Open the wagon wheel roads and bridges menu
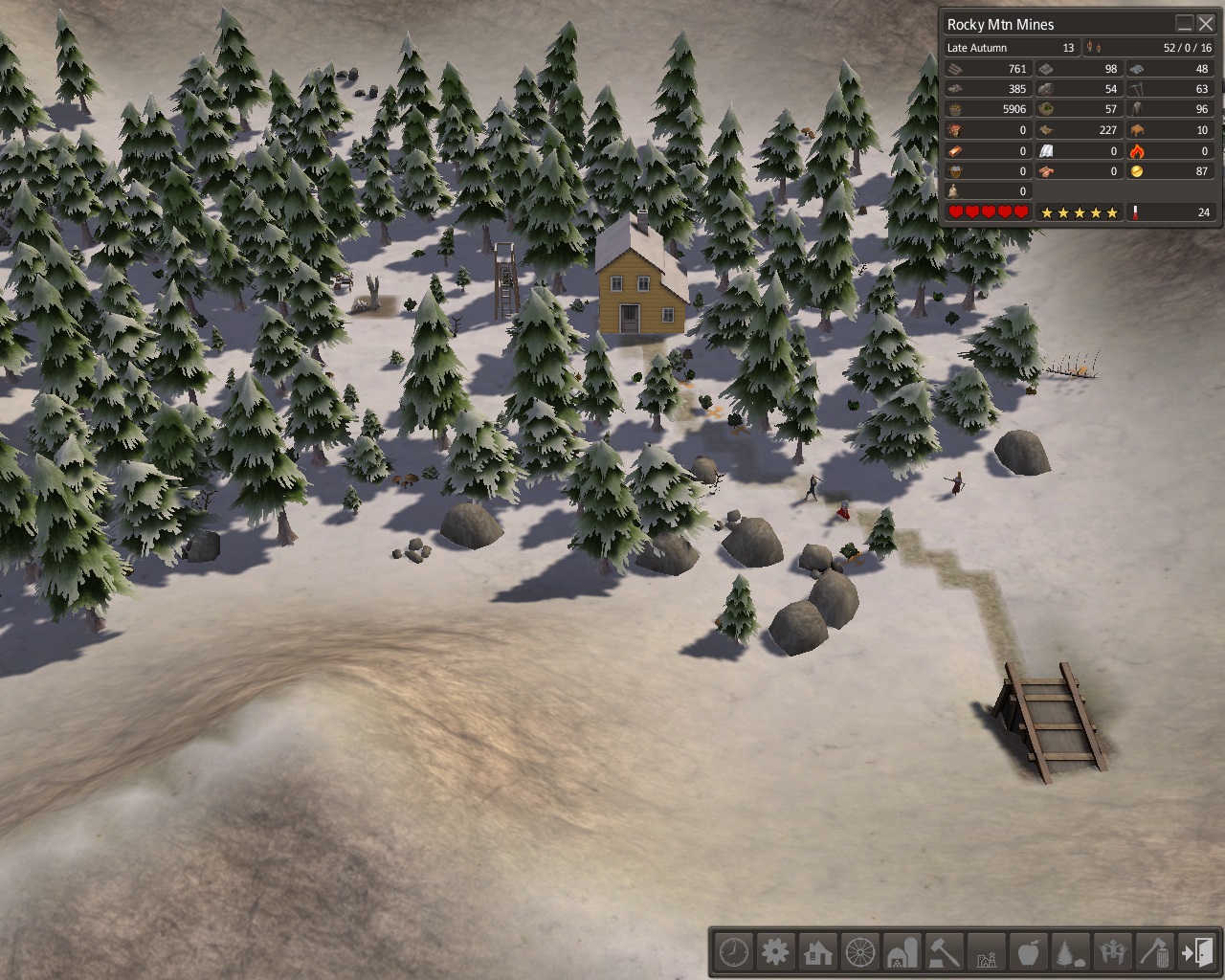1225x980 pixels. (860, 952)
